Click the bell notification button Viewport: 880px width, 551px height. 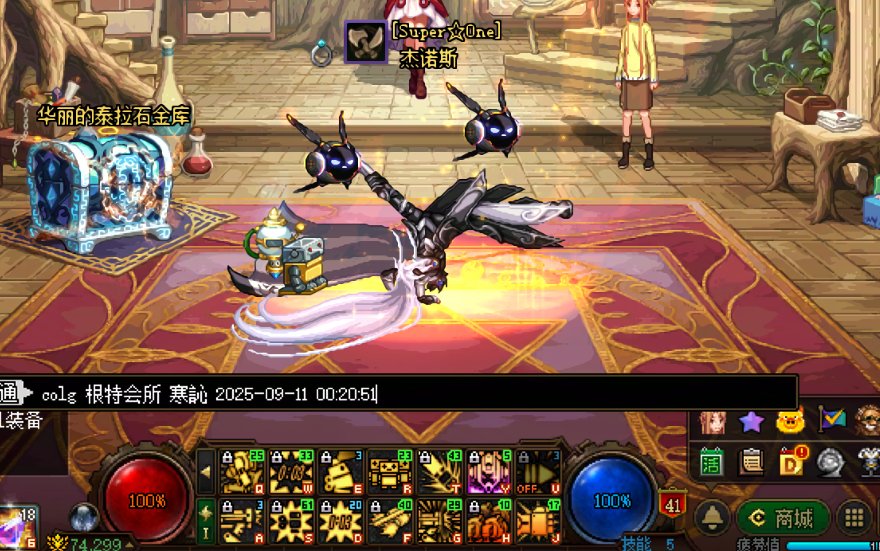[712, 518]
